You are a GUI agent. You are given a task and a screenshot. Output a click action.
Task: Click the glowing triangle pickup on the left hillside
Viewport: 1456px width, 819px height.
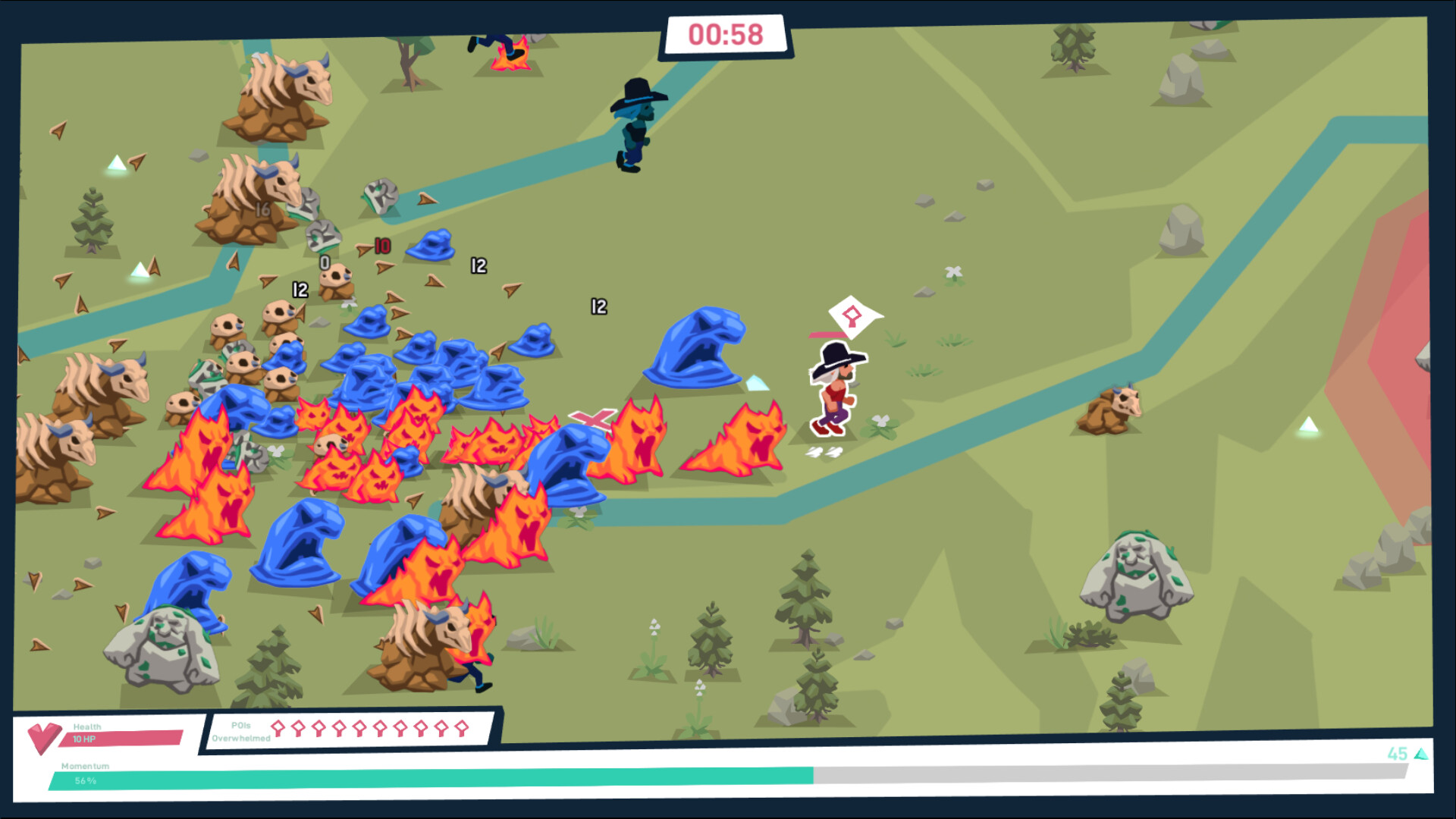[x=118, y=161]
